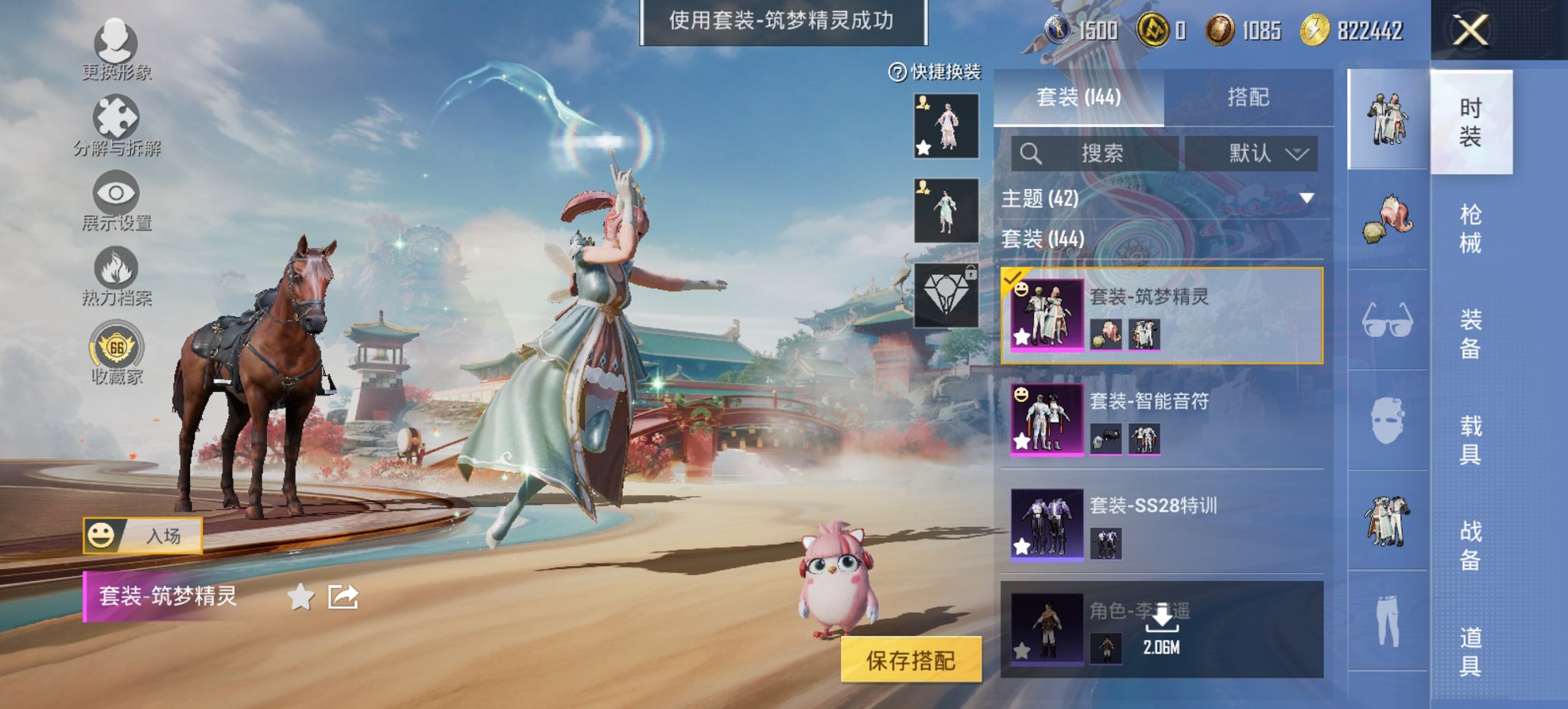Switch to the 枪械 category tab

pyautogui.click(x=1466, y=226)
